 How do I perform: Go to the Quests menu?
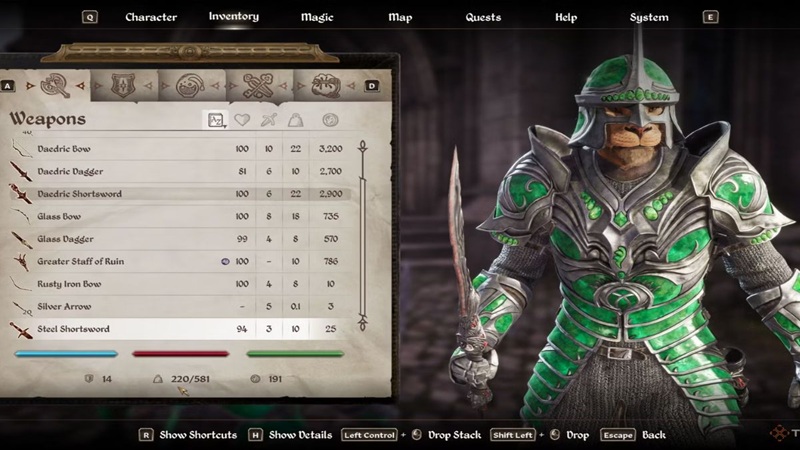484,17
